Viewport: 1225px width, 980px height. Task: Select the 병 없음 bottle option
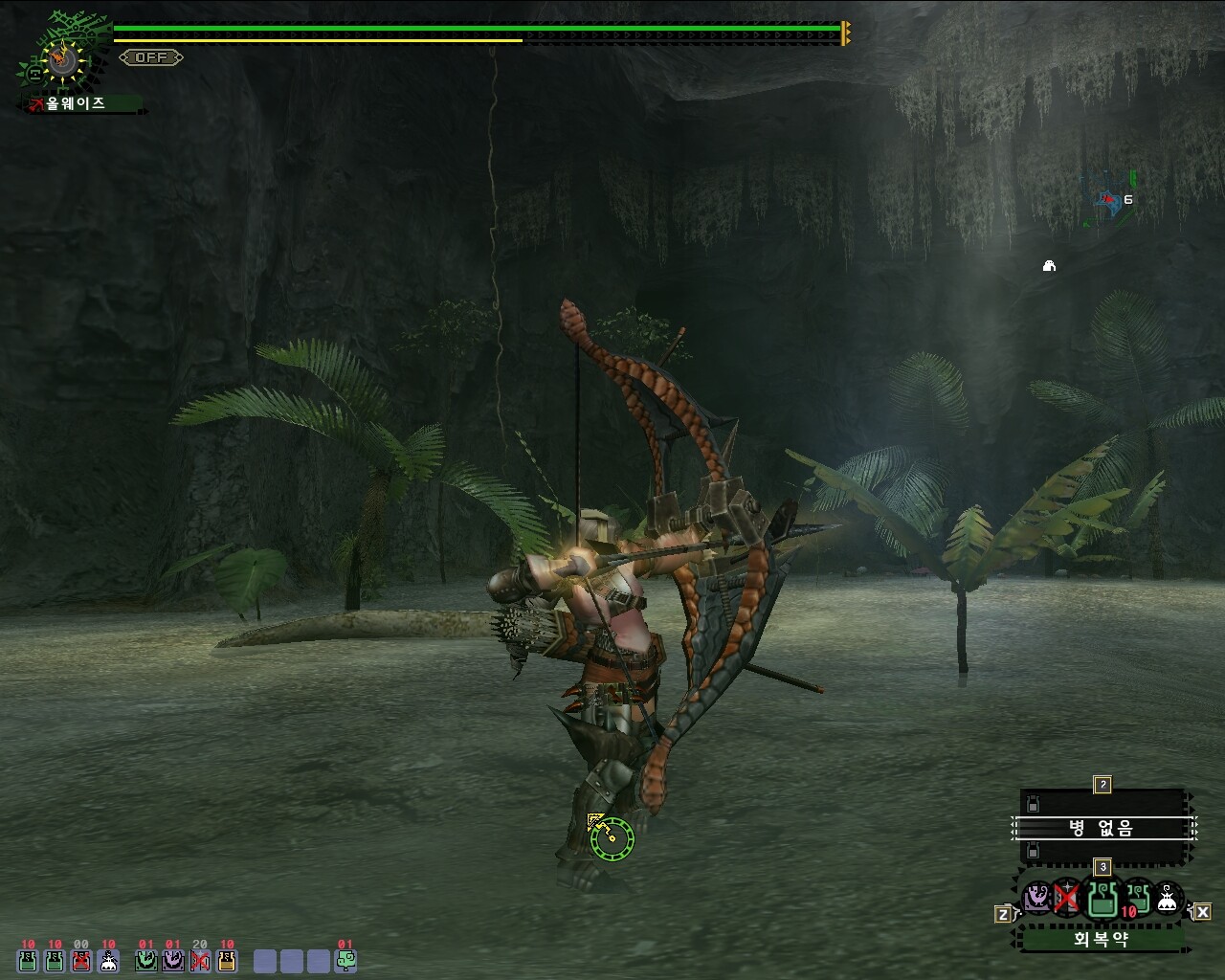(1102, 828)
